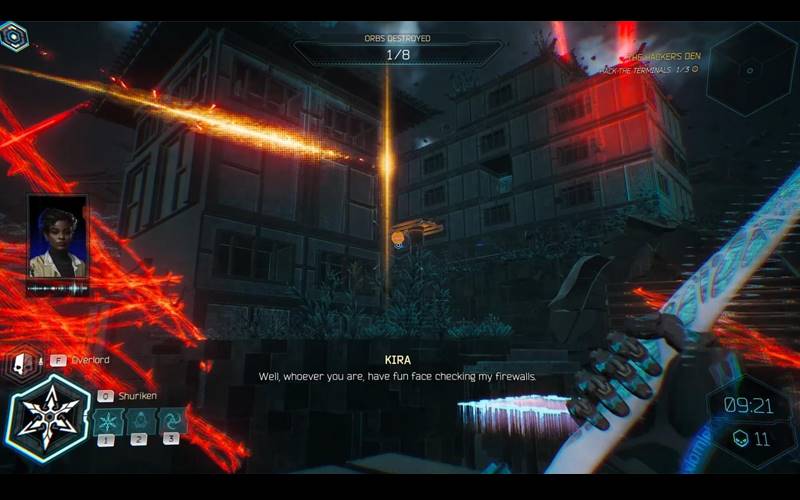Activate the Overlord skull icon
The width and height of the screenshot is (800, 500).
[x=20, y=363]
